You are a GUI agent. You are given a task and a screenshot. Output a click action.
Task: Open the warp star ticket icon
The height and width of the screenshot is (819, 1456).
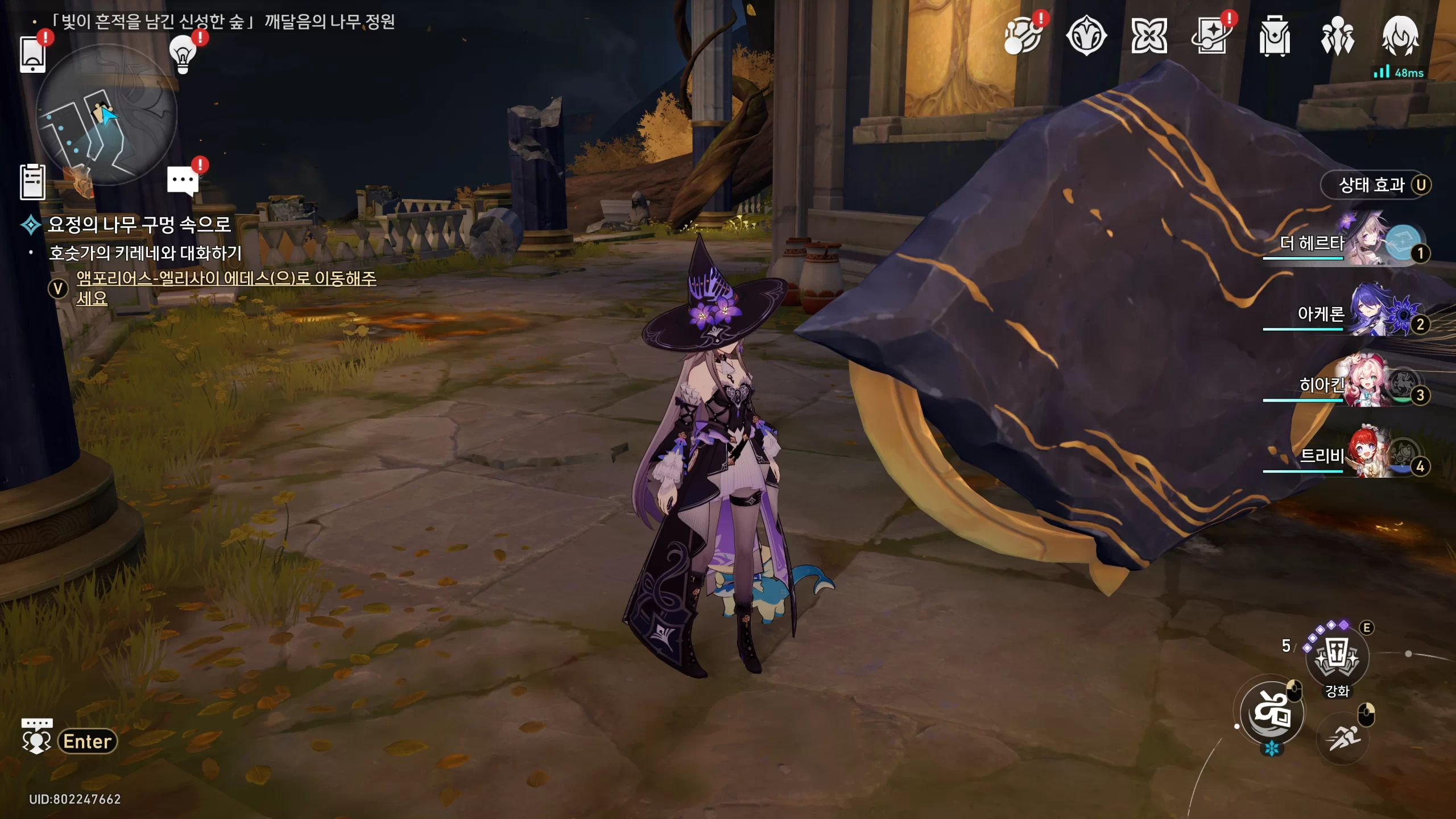(1211, 36)
